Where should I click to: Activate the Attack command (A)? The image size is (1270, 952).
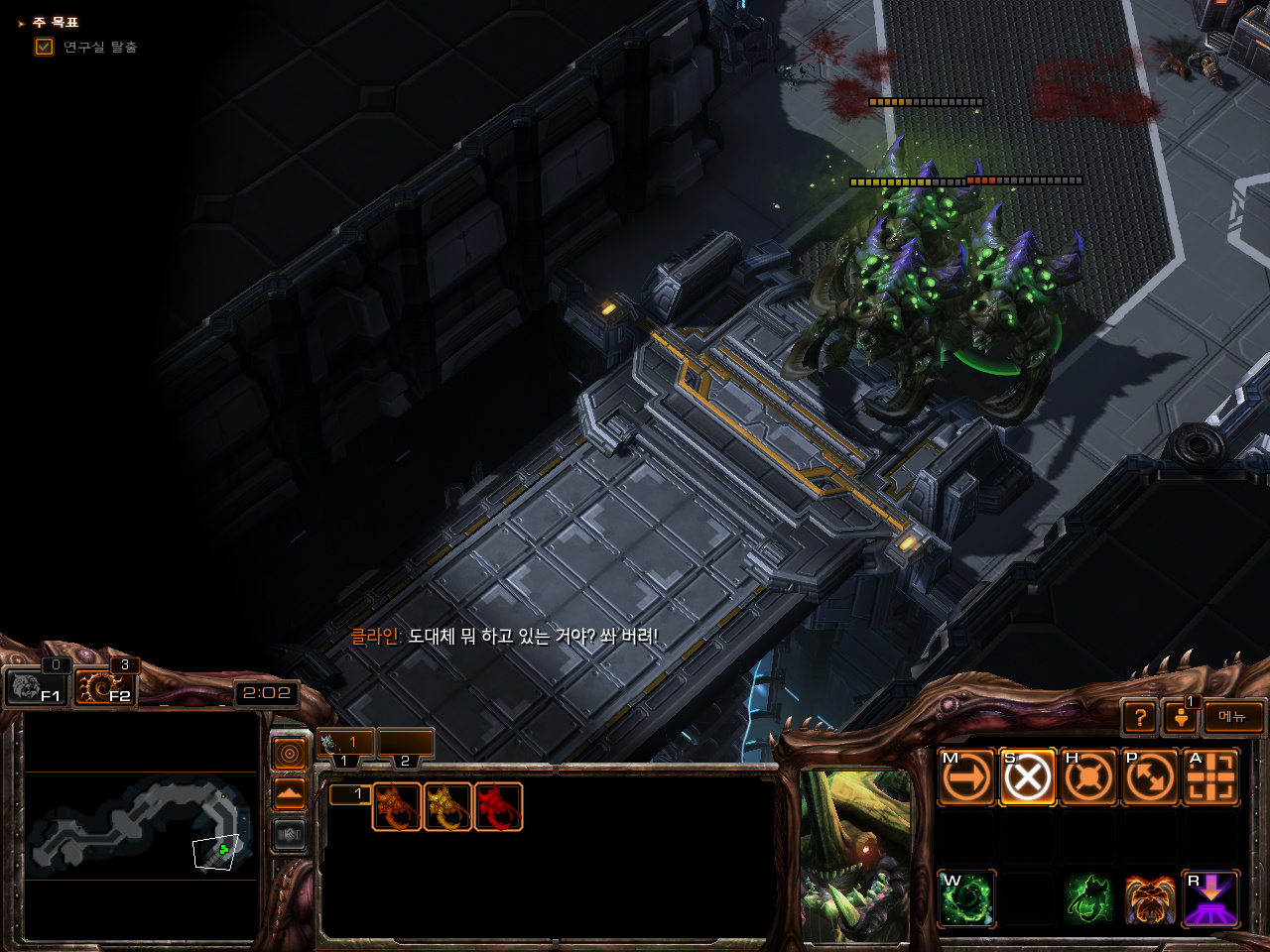(x=1210, y=776)
